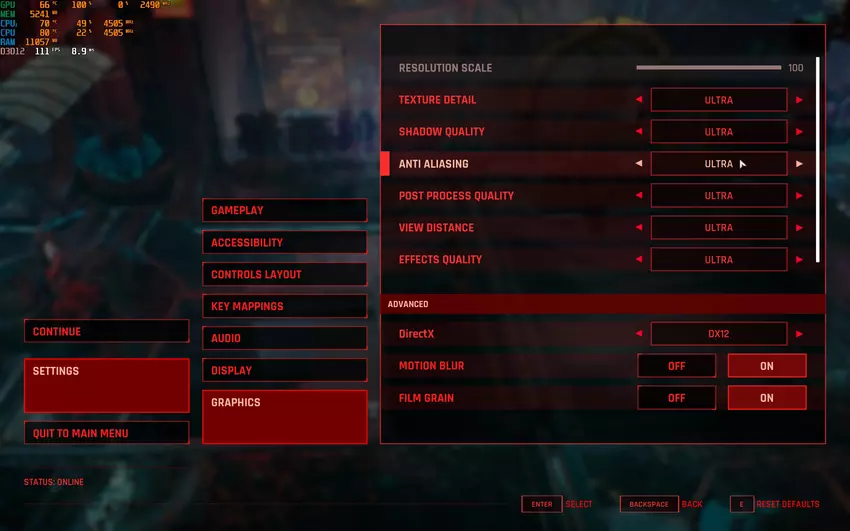
Task: Increase Post Process Quality with right arrow
Action: click(799, 196)
